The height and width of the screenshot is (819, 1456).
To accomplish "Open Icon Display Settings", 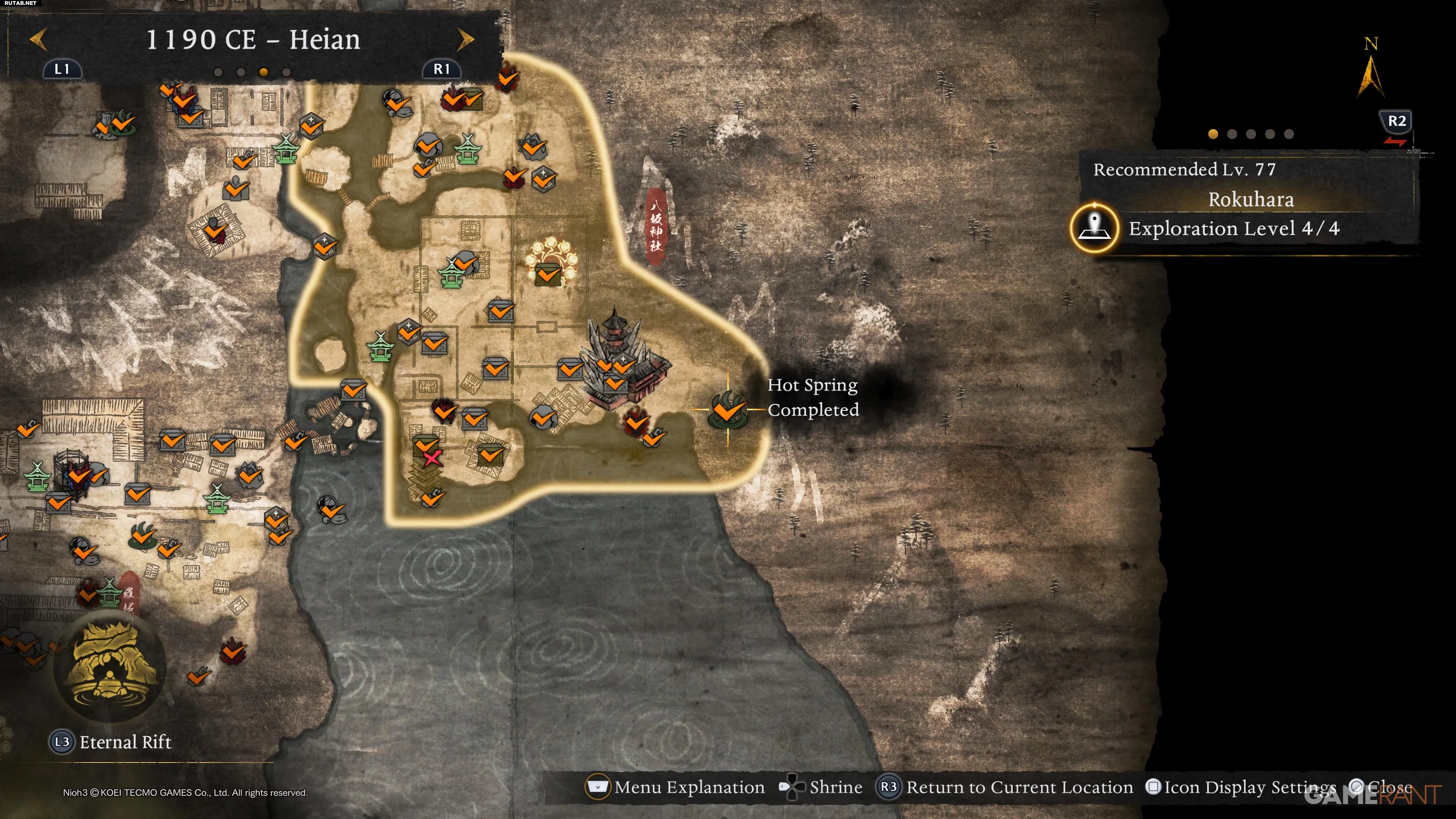I will coord(1241,787).
